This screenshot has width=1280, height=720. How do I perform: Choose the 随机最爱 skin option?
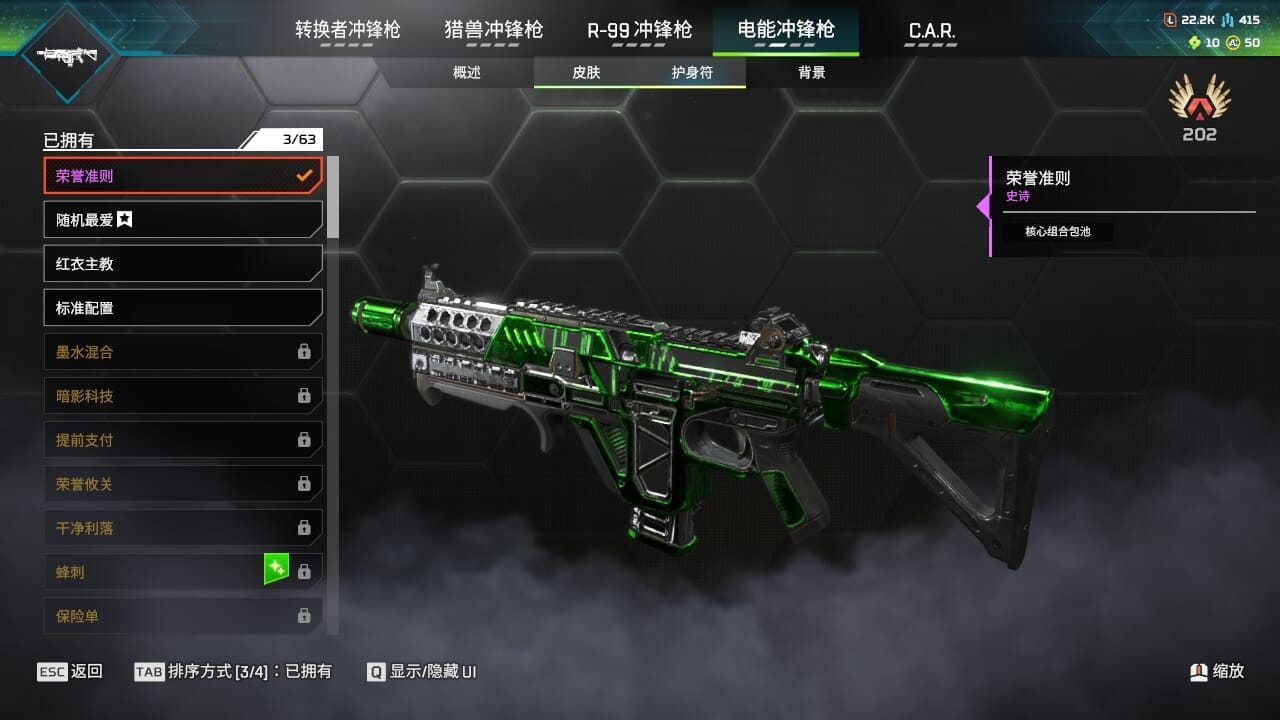(183, 220)
